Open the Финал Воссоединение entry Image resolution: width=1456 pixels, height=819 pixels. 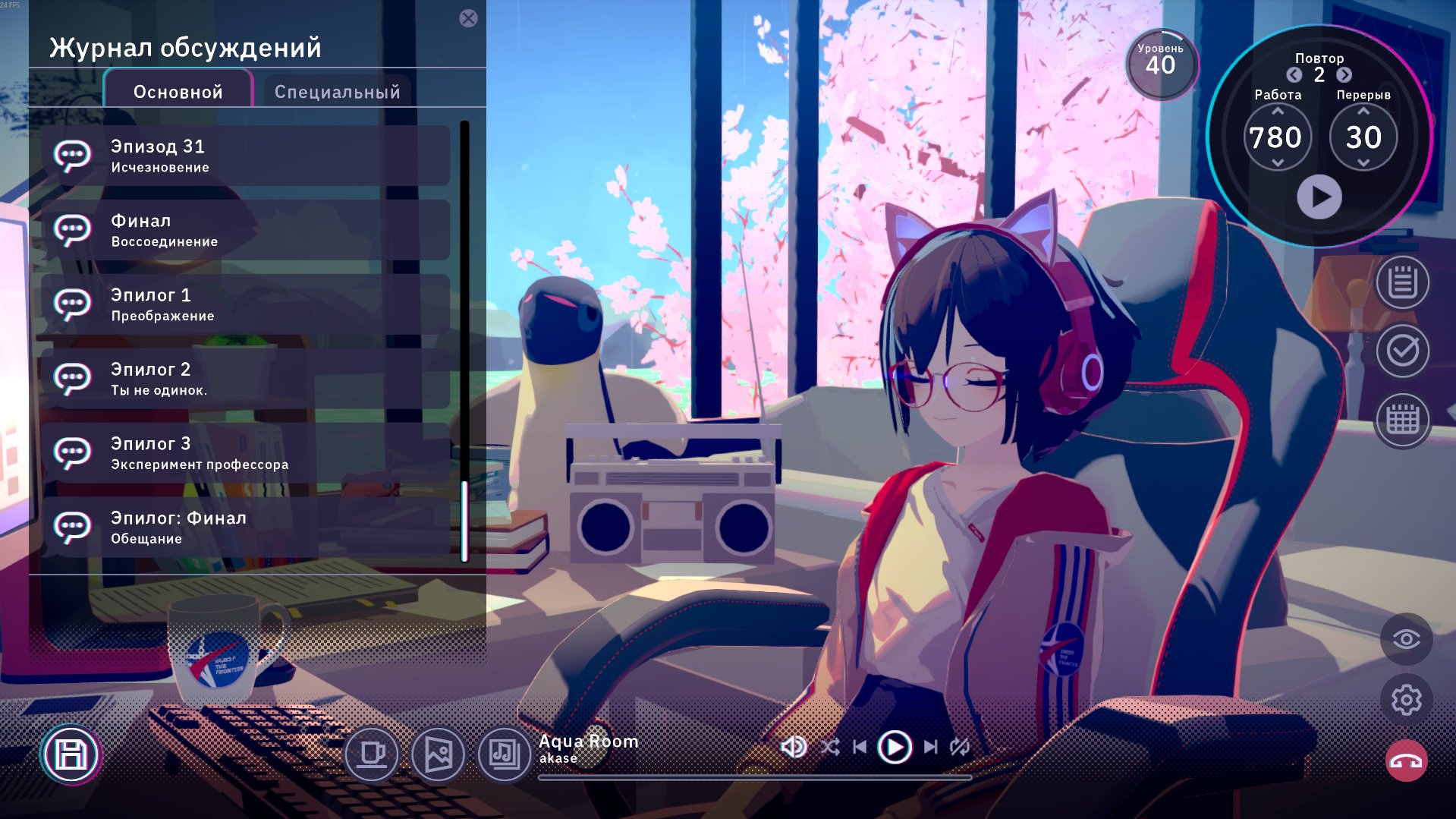pyautogui.click(x=245, y=230)
